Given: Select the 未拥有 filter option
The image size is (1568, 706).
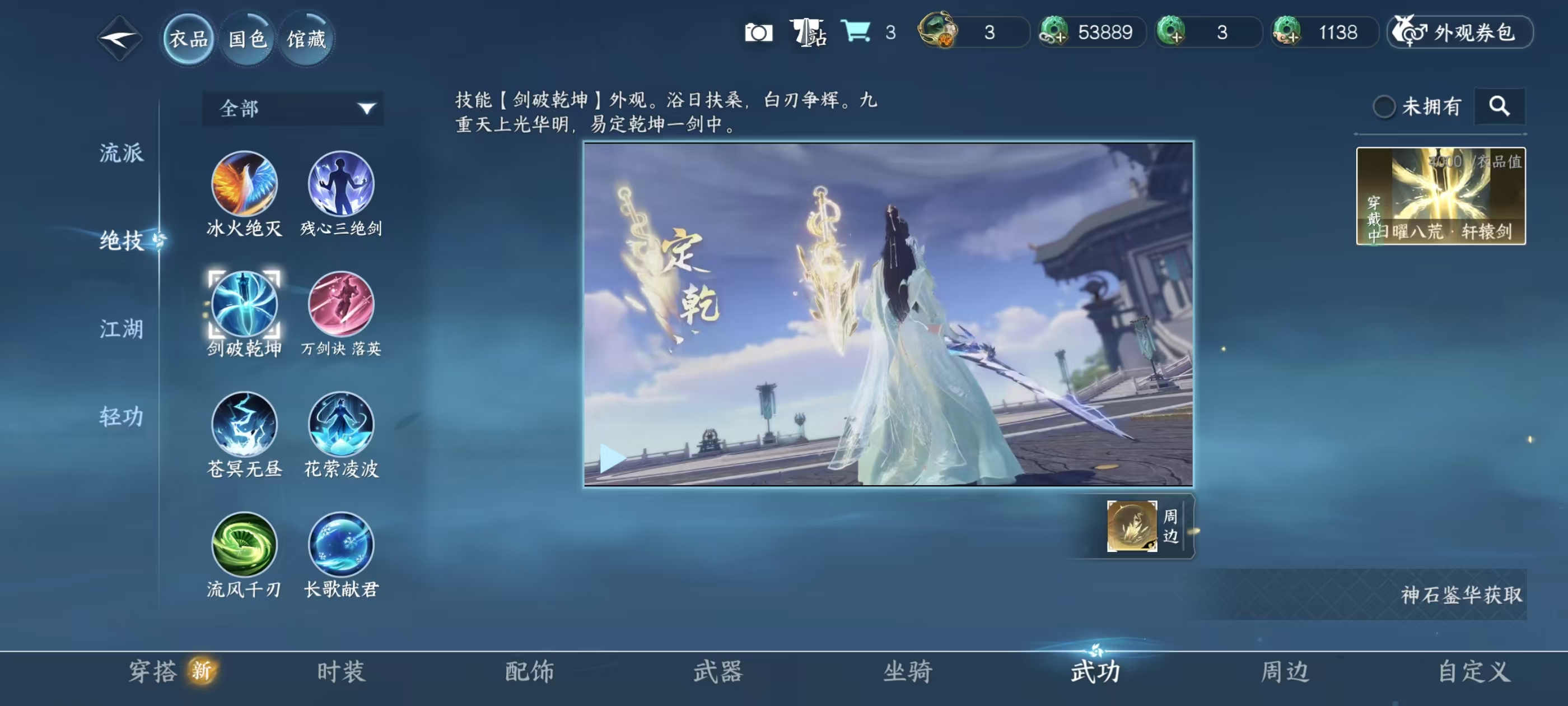Looking at the screenshot, I should coord(1386,106).
